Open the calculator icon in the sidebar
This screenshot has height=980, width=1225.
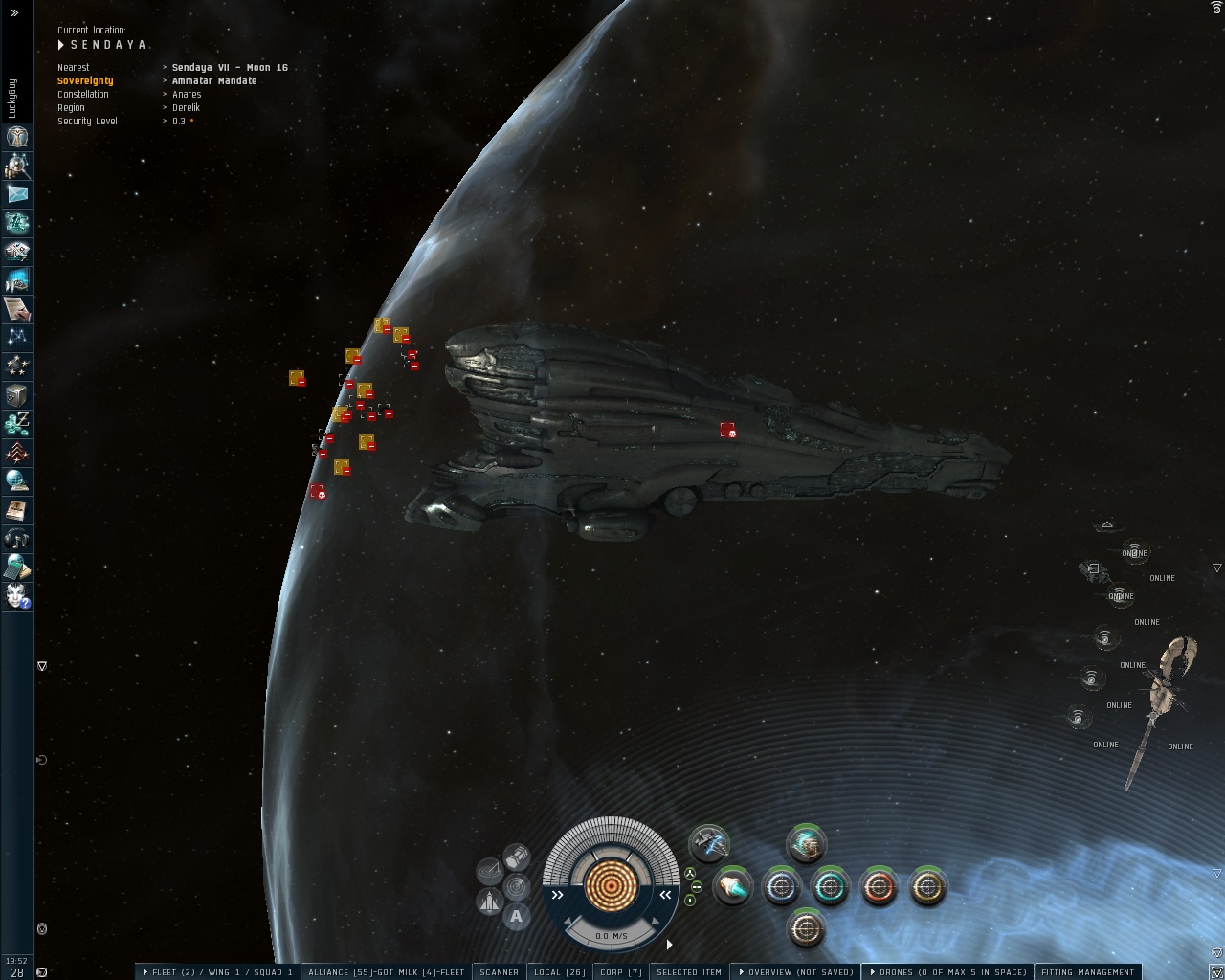(x=17, y=567)
